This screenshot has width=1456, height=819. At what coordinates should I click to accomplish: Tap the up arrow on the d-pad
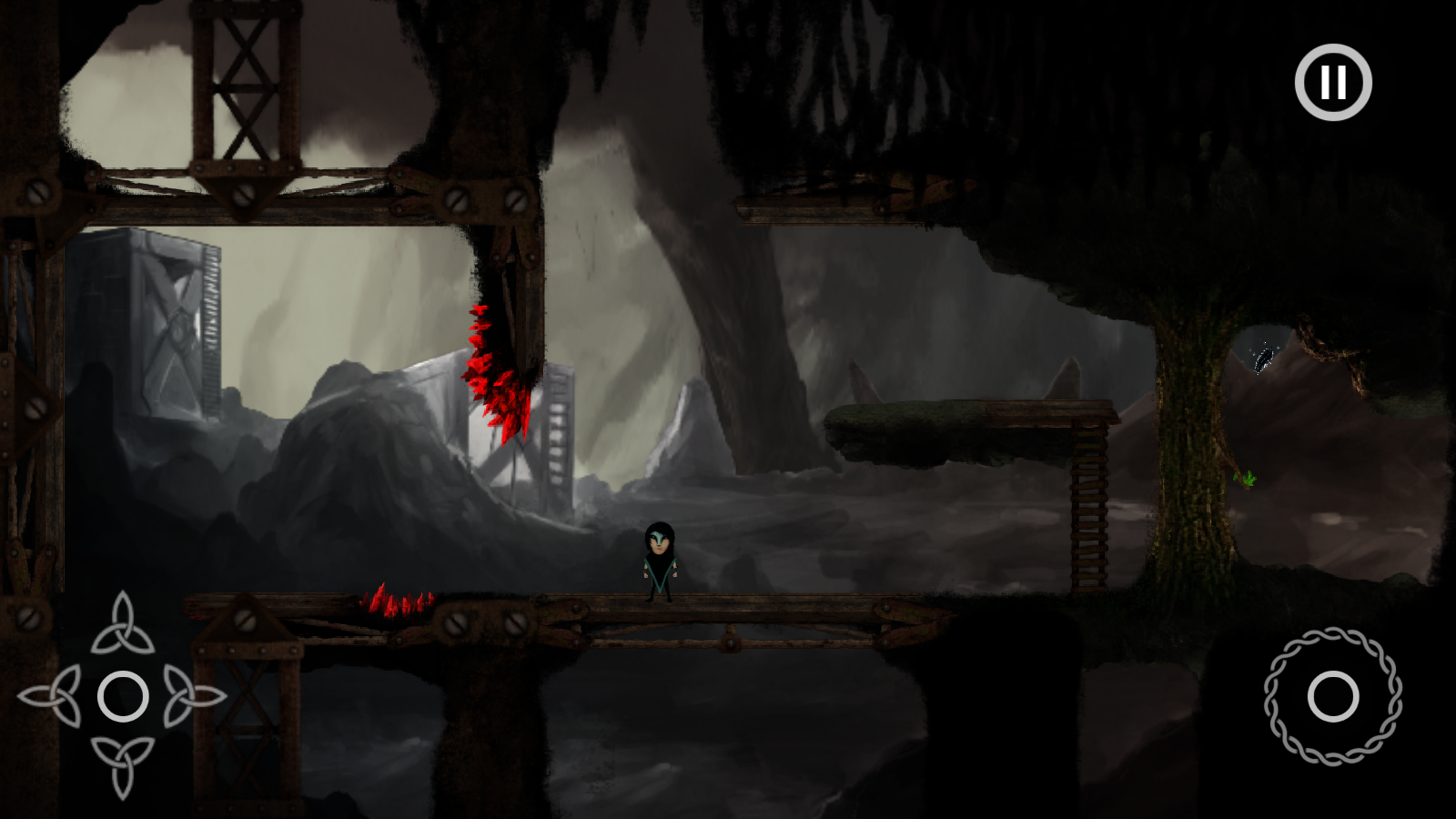point(123,626)
